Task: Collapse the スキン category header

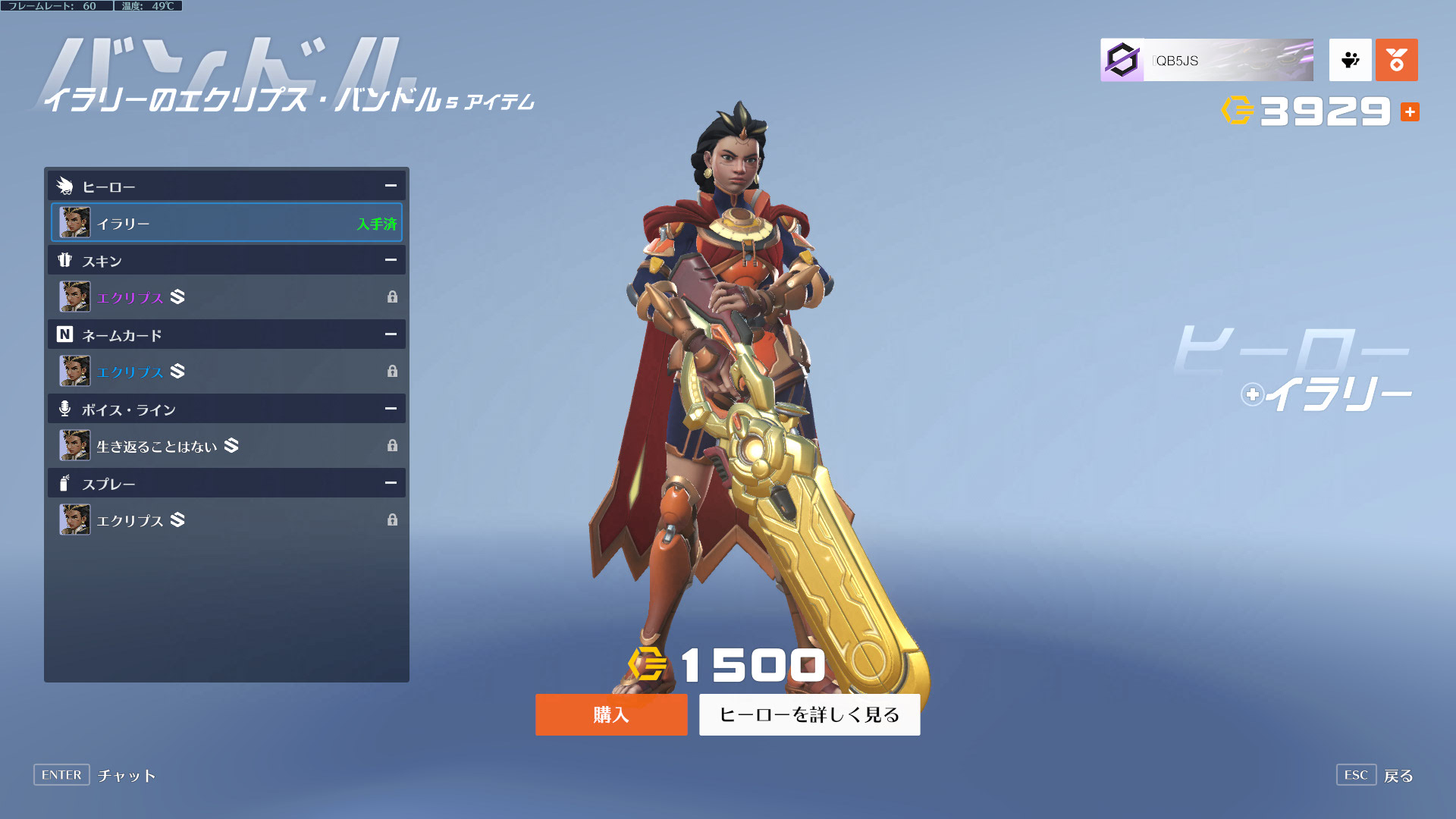Action: pyautogui.click(x=391, y=260)
